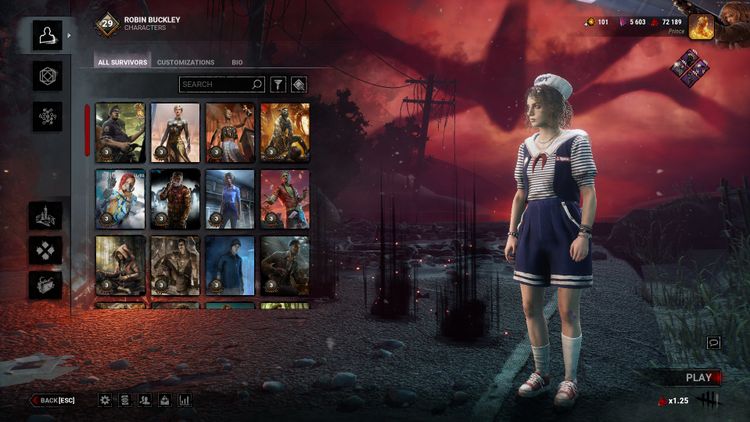
Task: Click the prestige sort button beside the filter
Action: (x=298, y=85)
